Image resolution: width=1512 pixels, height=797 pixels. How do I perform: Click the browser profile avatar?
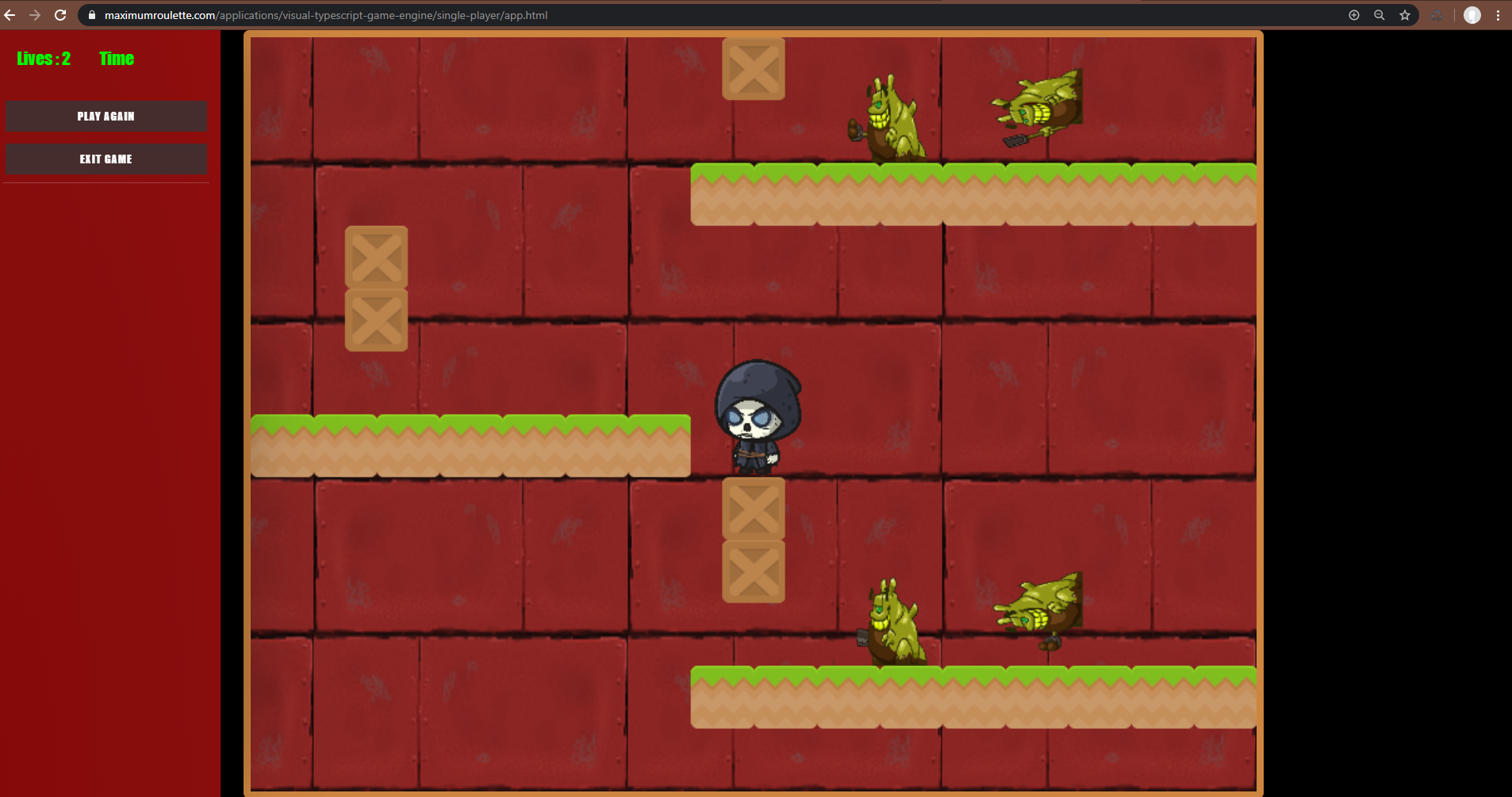(x=1472, y=14)
